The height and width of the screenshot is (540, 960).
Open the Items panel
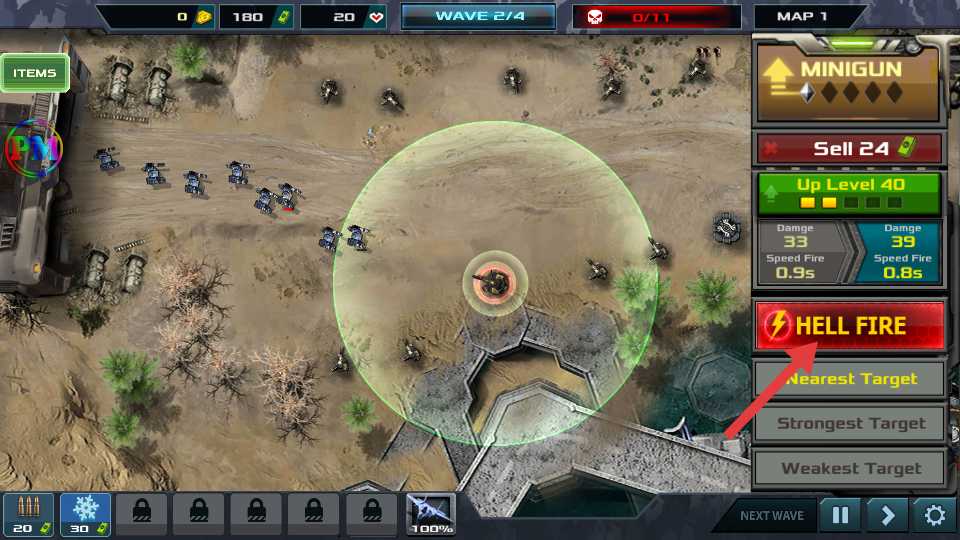35,73
